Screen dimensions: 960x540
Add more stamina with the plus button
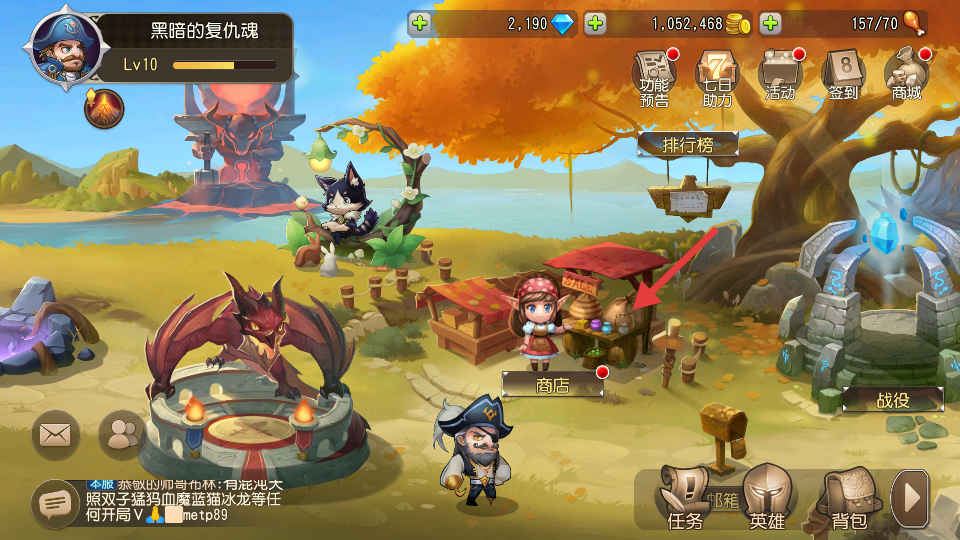(770, 23)
